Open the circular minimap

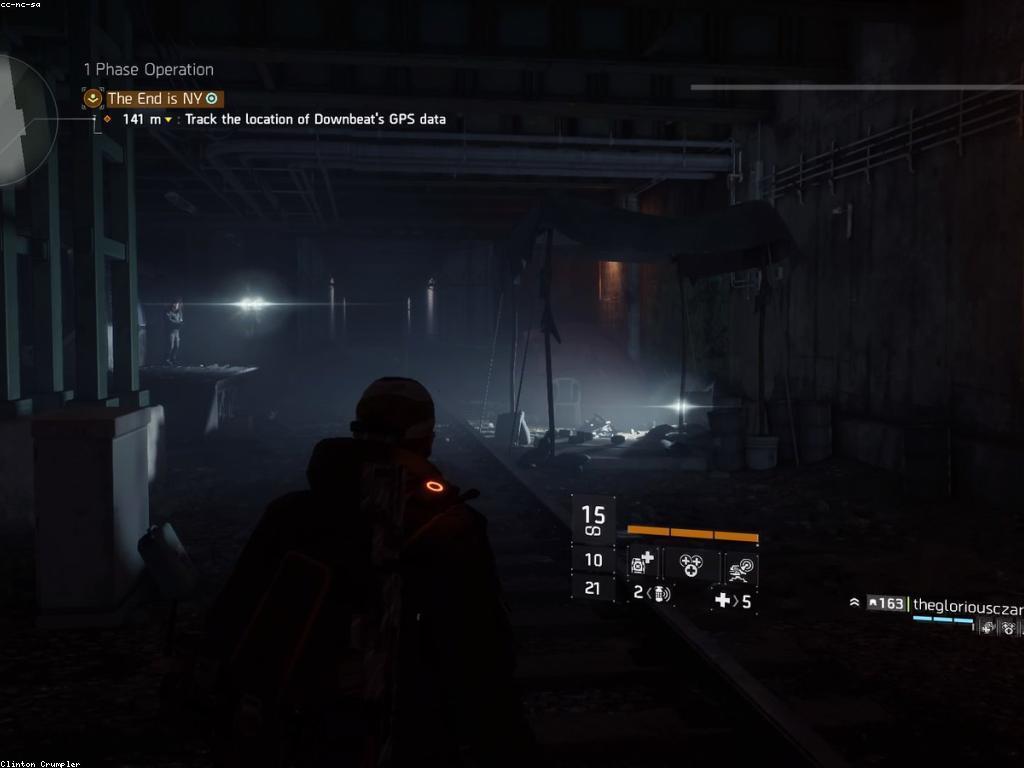24,122
